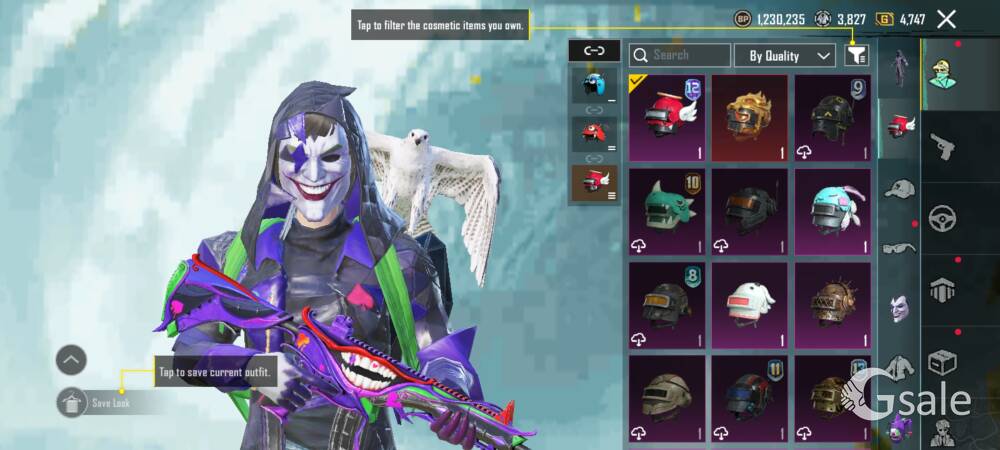Pick the teal bunny-eared helmet skin
1000x450 pixels.
[x=832, y=211]
